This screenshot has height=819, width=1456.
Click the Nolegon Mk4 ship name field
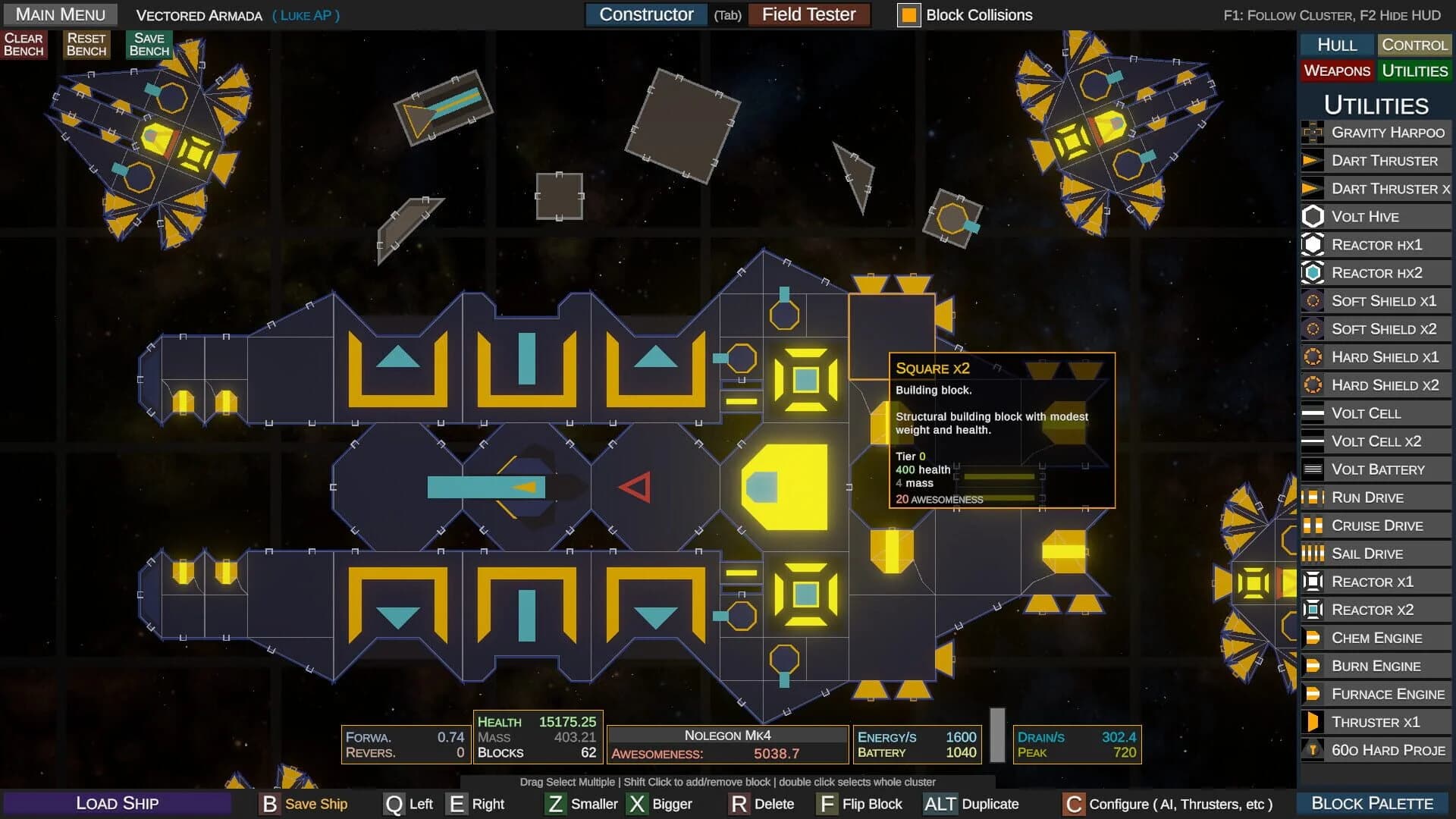click(729, 735)
